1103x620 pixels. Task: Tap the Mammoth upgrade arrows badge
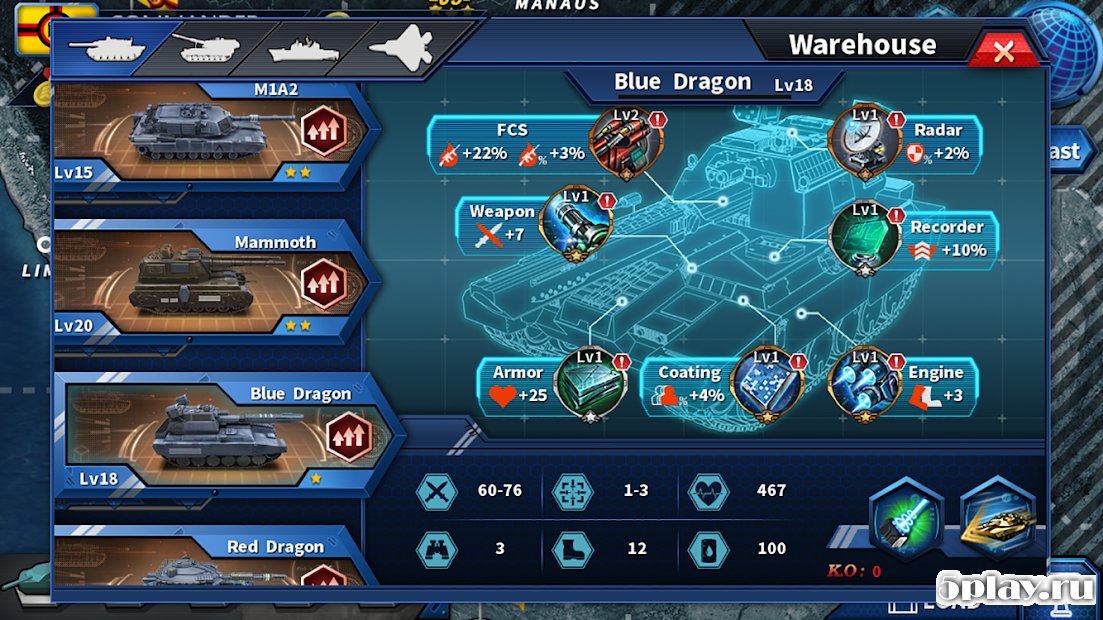323,282
